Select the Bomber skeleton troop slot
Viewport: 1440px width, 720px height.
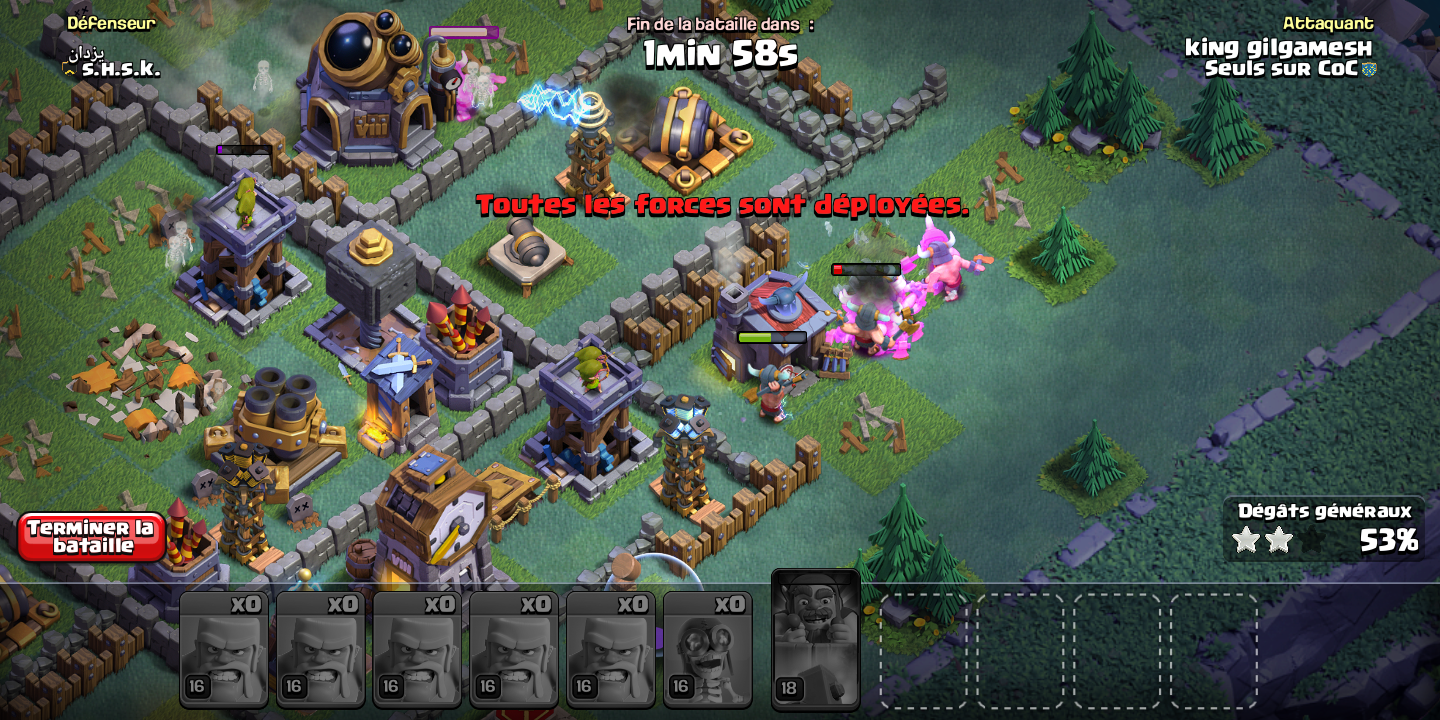click(x=707, y=649)
